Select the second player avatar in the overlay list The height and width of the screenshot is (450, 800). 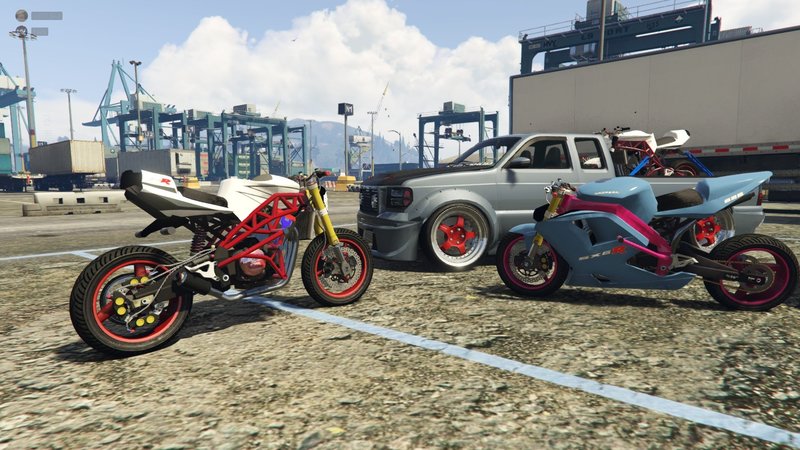[20, 31]
